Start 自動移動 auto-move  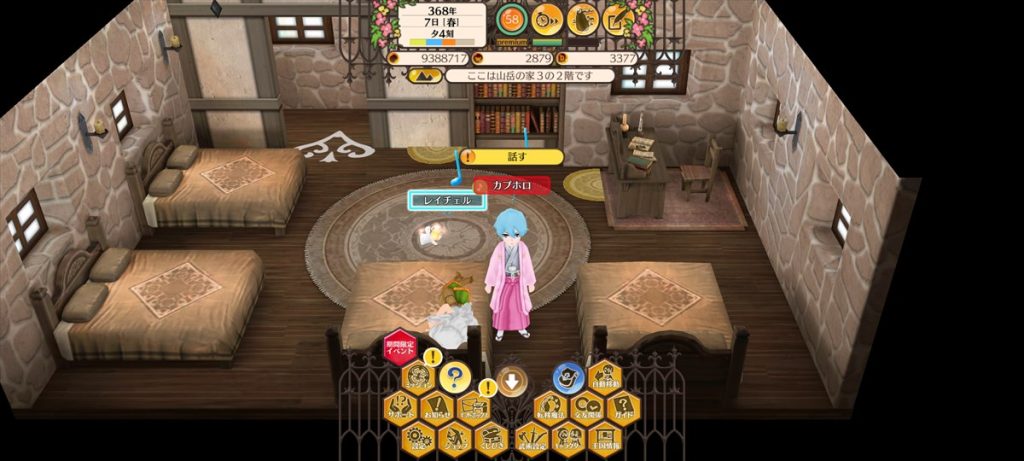click(x=606, y=378)
